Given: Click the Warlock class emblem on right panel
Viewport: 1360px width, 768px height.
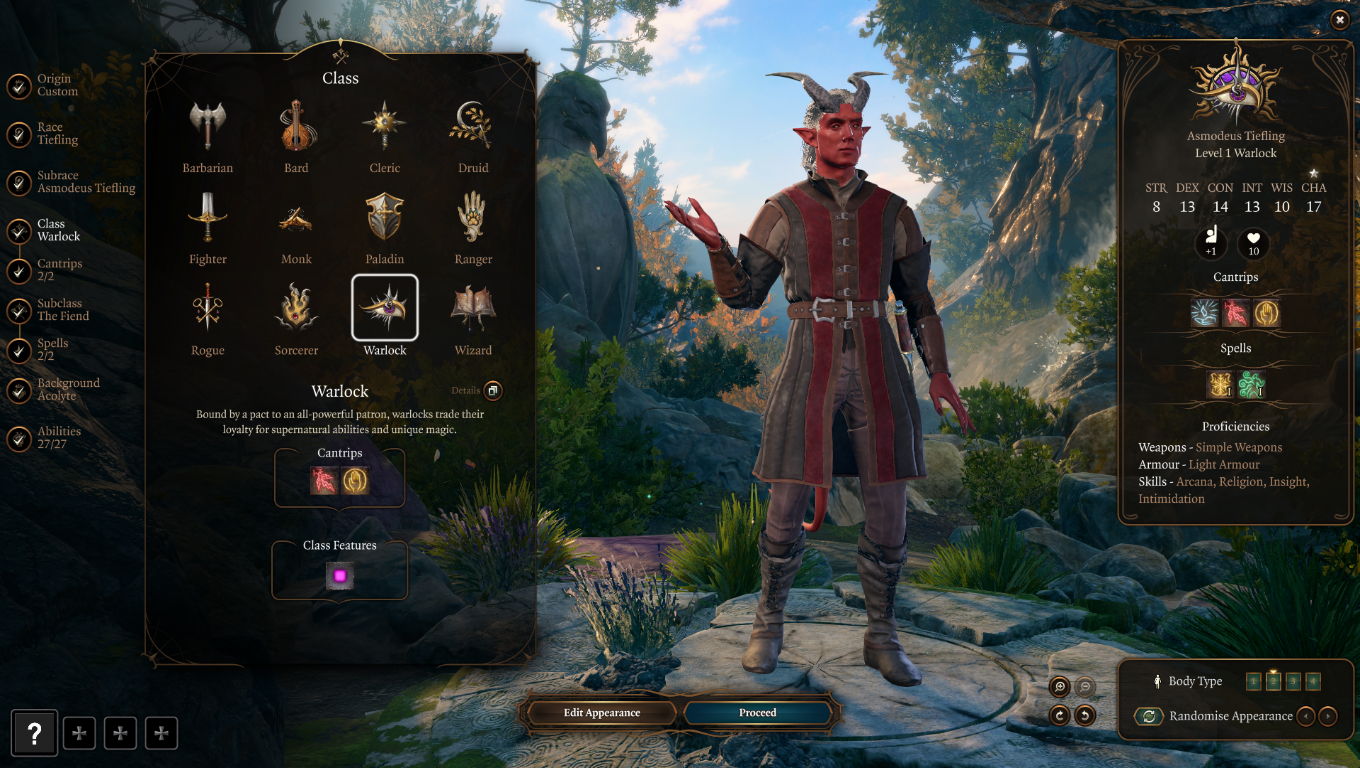Looking at the screenshot, I should coord(1235,88).
